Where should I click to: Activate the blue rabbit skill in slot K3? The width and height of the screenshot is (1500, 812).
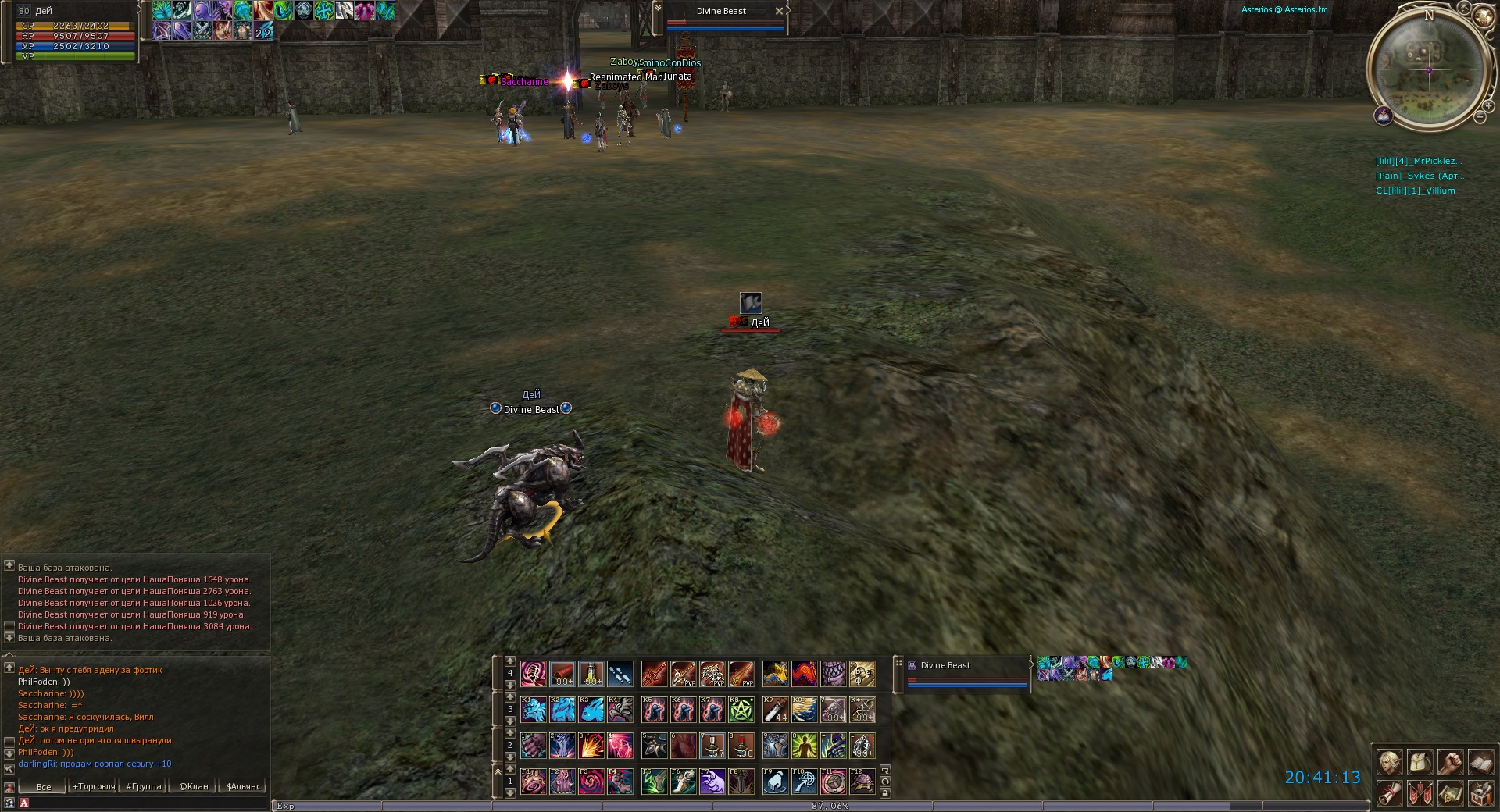coord(591,710)
